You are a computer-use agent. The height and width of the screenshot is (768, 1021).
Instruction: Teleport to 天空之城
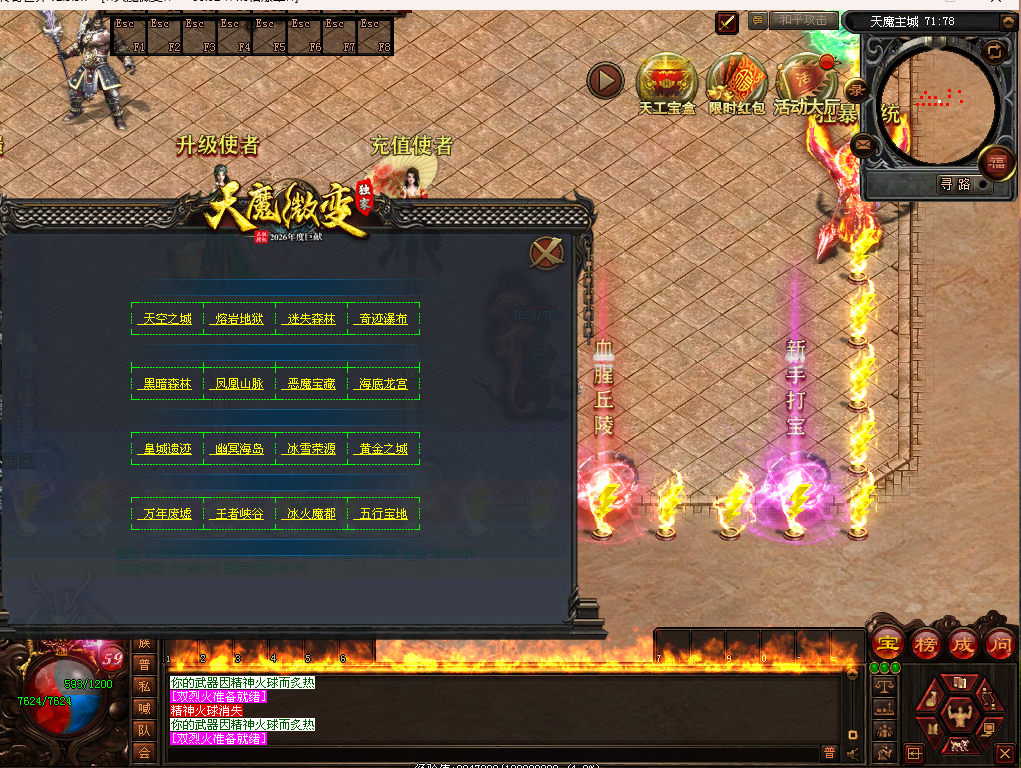tap(167, 319)
